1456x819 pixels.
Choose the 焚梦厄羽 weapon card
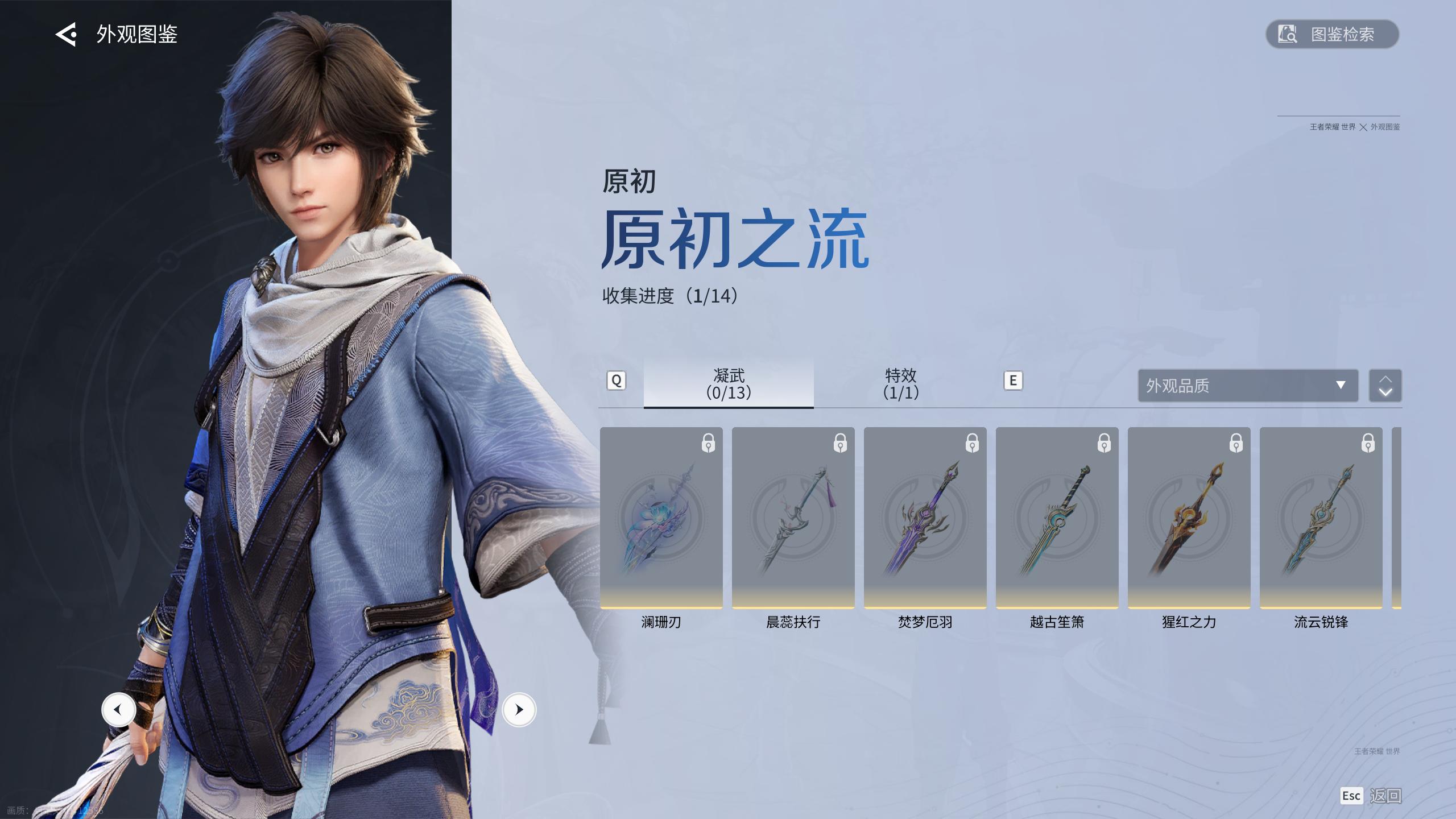click(925, 518)
